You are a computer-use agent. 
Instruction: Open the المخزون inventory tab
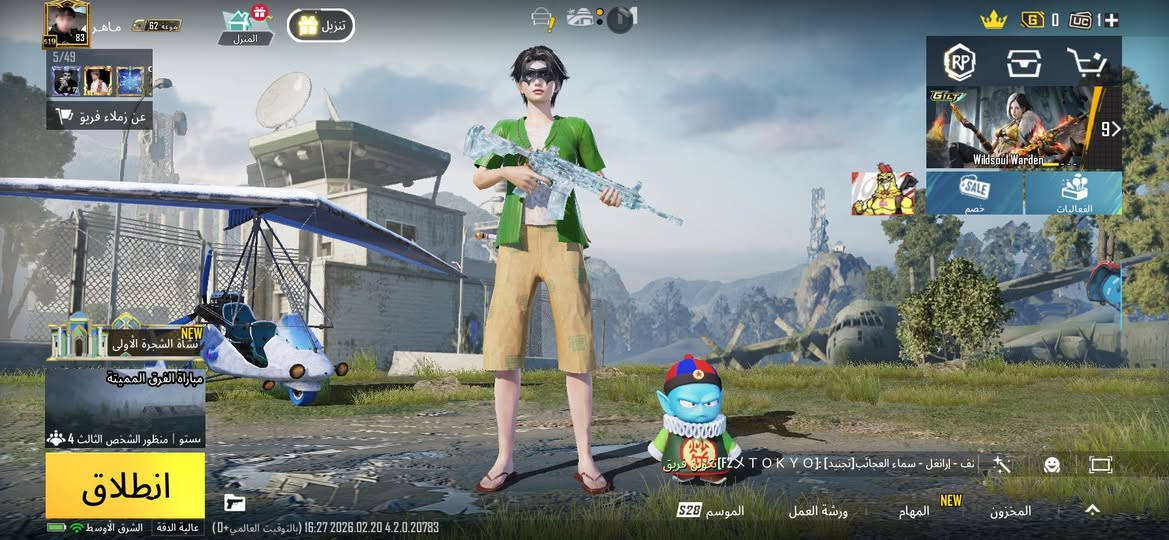click(1010, 511)
